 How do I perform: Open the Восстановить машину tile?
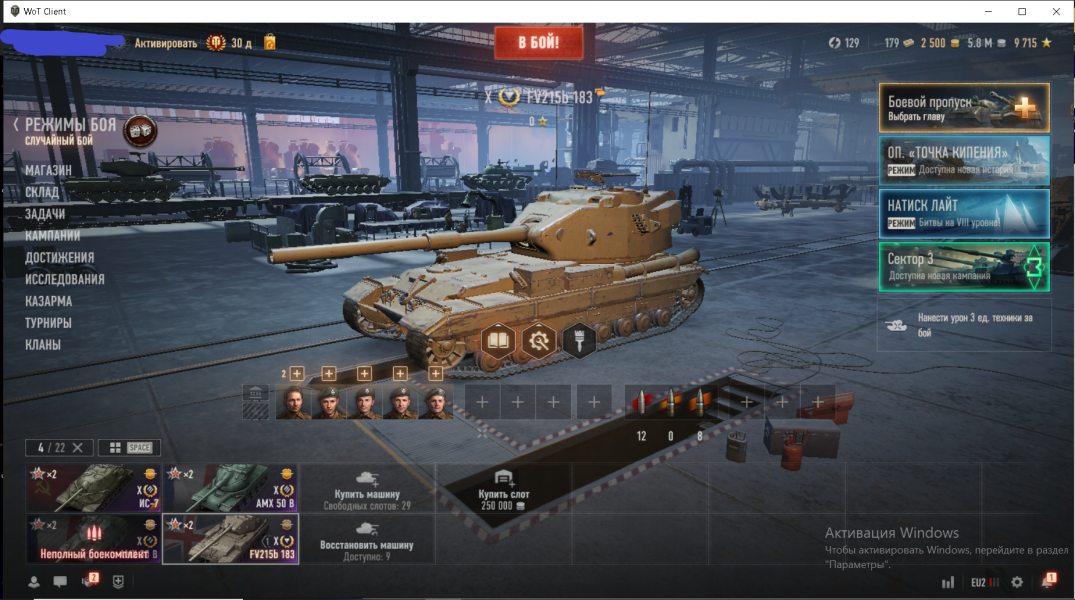[x=367, y=540]
